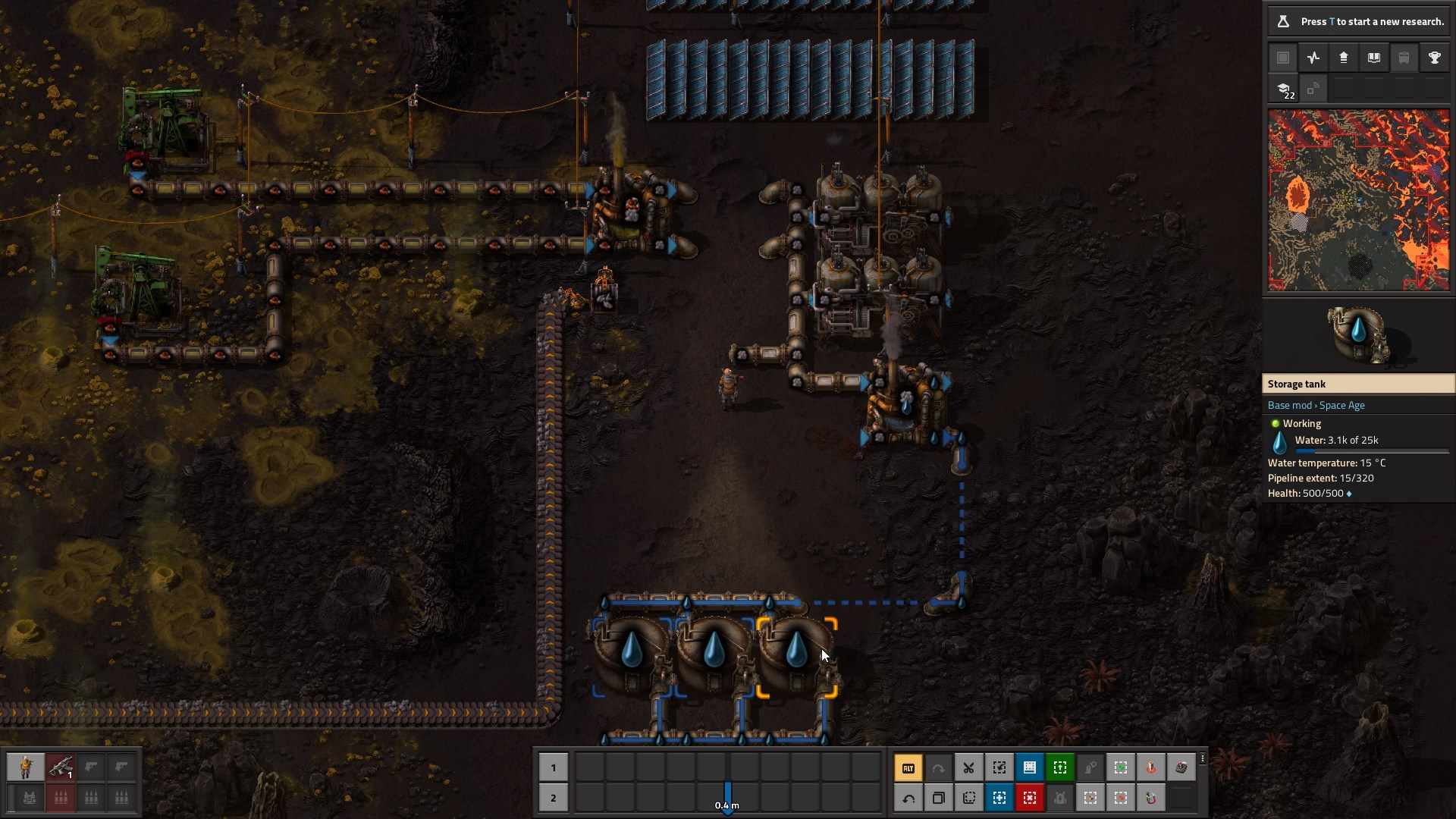Open the bonuses upward-arrow icon
1456x819 pixels.
point(1344,58)
